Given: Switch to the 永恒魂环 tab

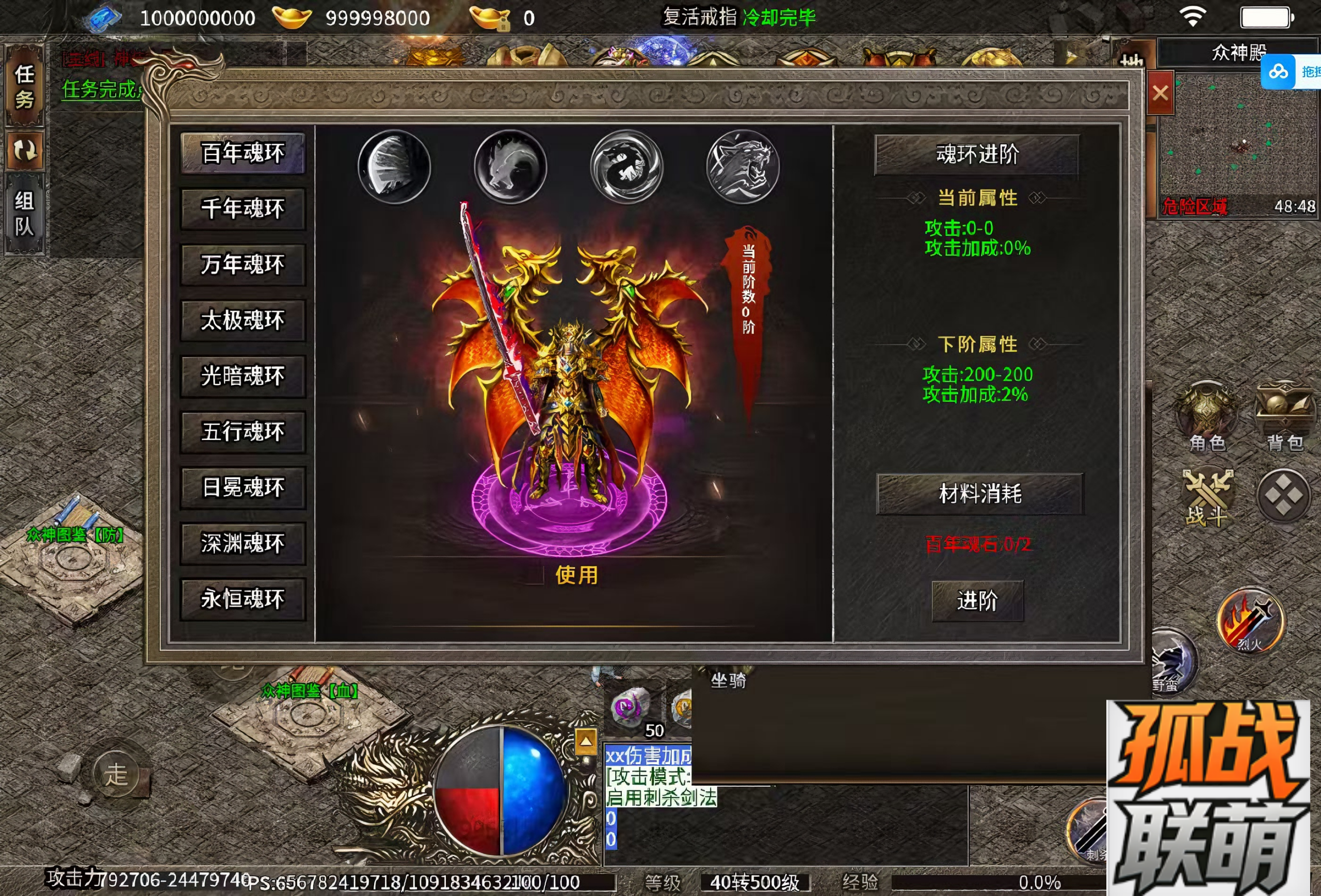Looking at the screenshot, I should (243, 599).
